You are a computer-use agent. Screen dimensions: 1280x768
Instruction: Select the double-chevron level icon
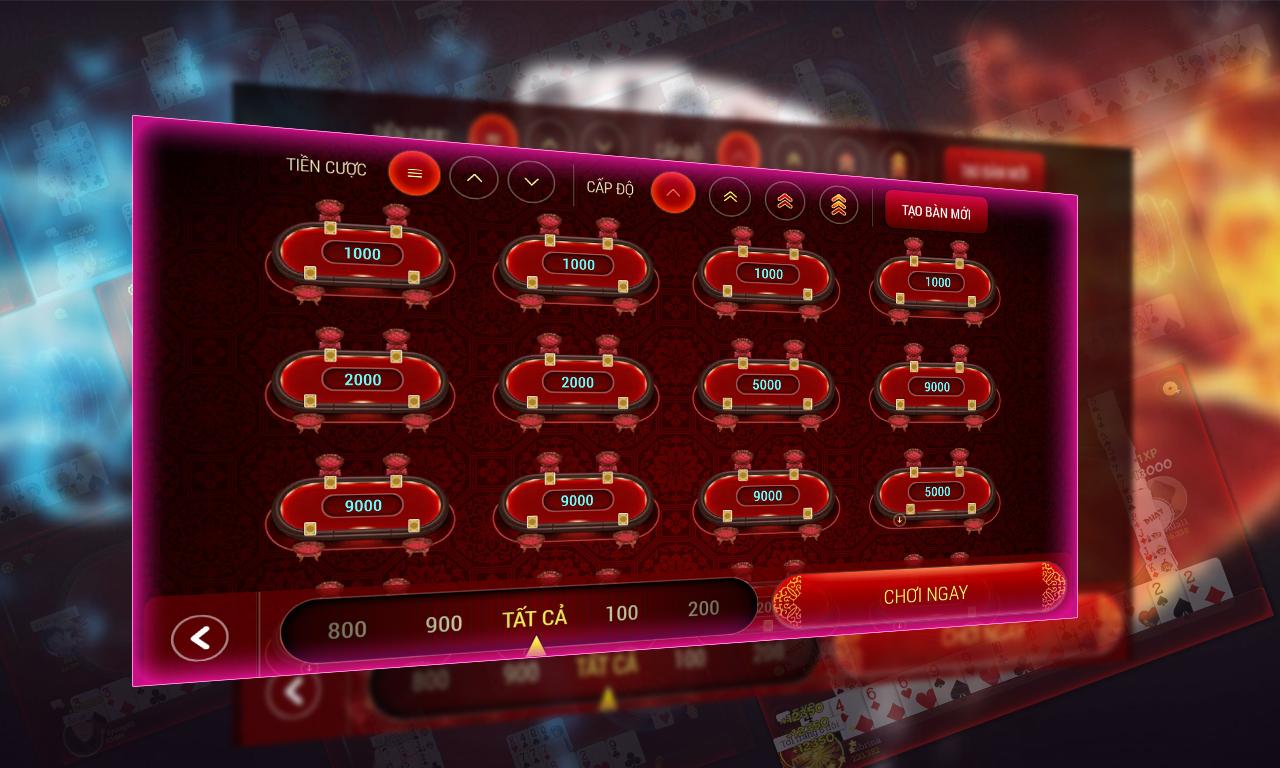[730, 198]
